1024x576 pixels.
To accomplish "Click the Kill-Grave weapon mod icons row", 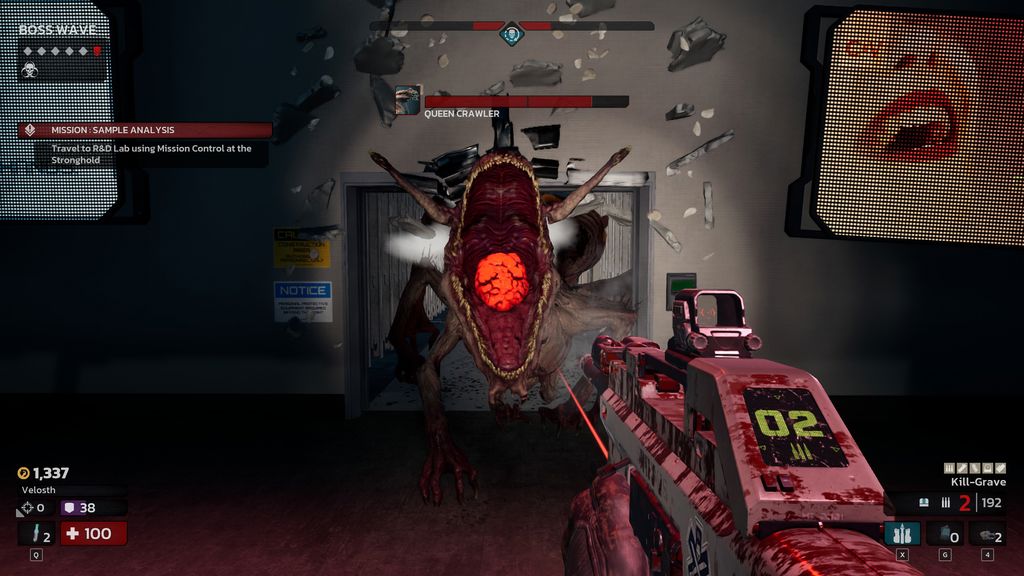I will click(x=973, y=468).
